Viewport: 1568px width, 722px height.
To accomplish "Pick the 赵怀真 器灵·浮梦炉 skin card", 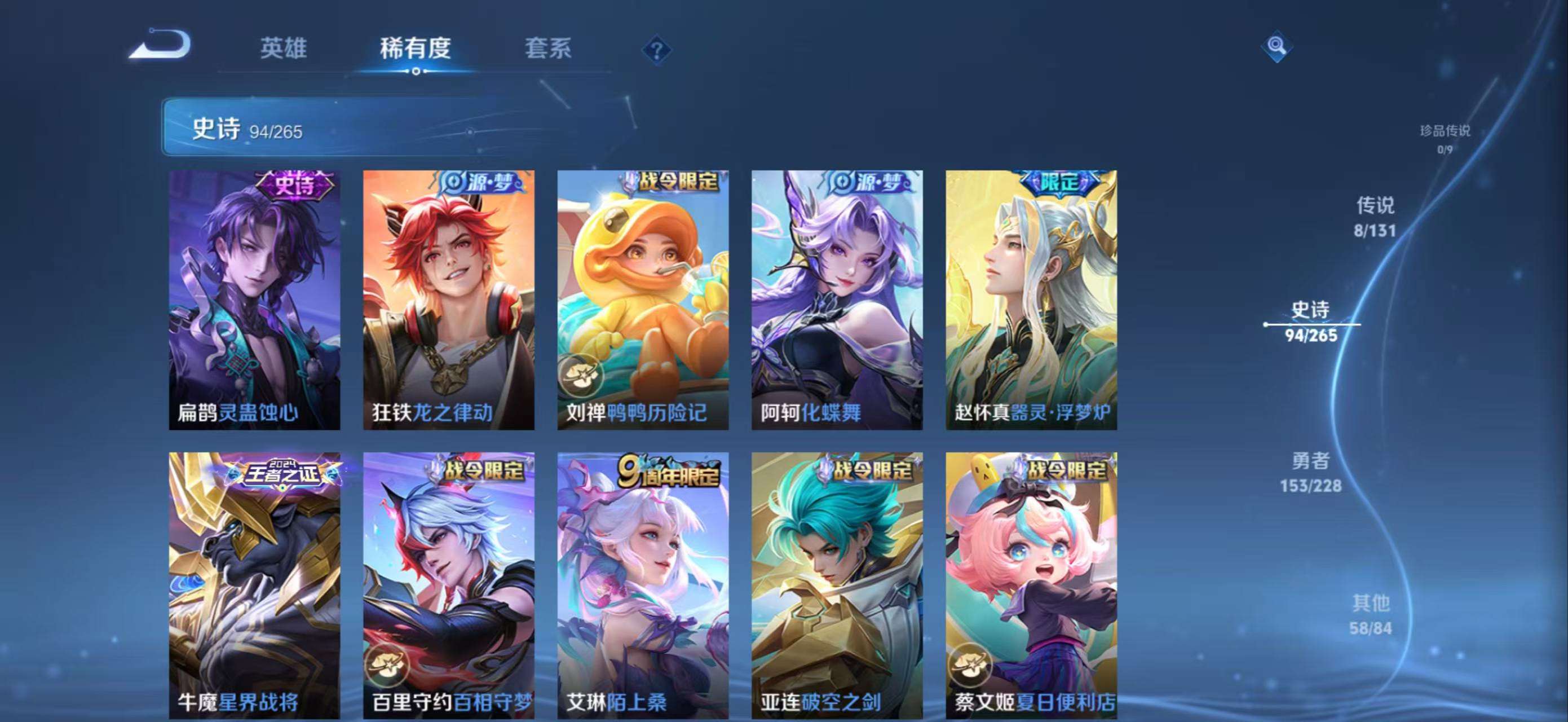I will 1031,300.
